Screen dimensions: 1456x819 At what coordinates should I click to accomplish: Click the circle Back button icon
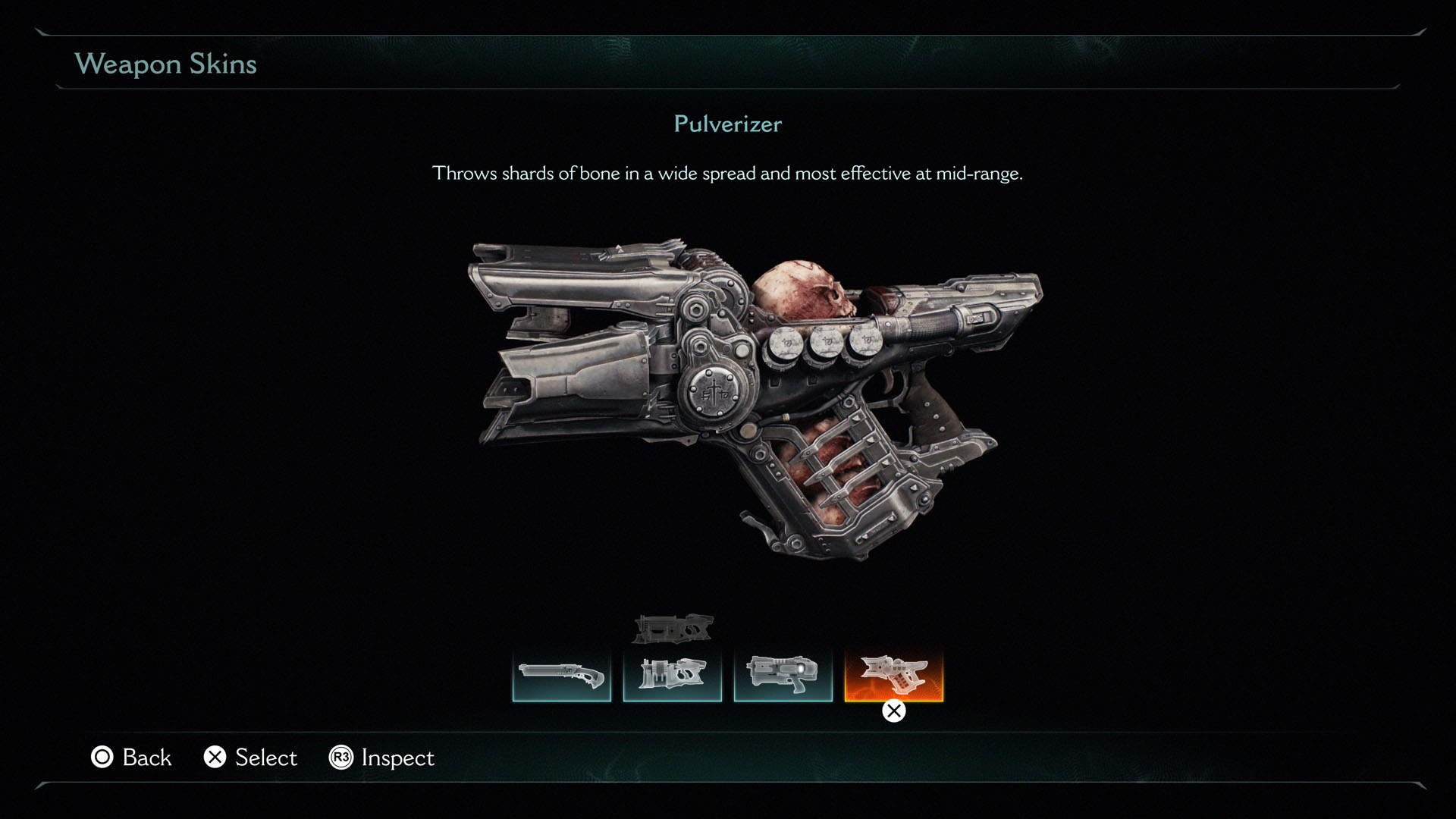coord(102,758)
